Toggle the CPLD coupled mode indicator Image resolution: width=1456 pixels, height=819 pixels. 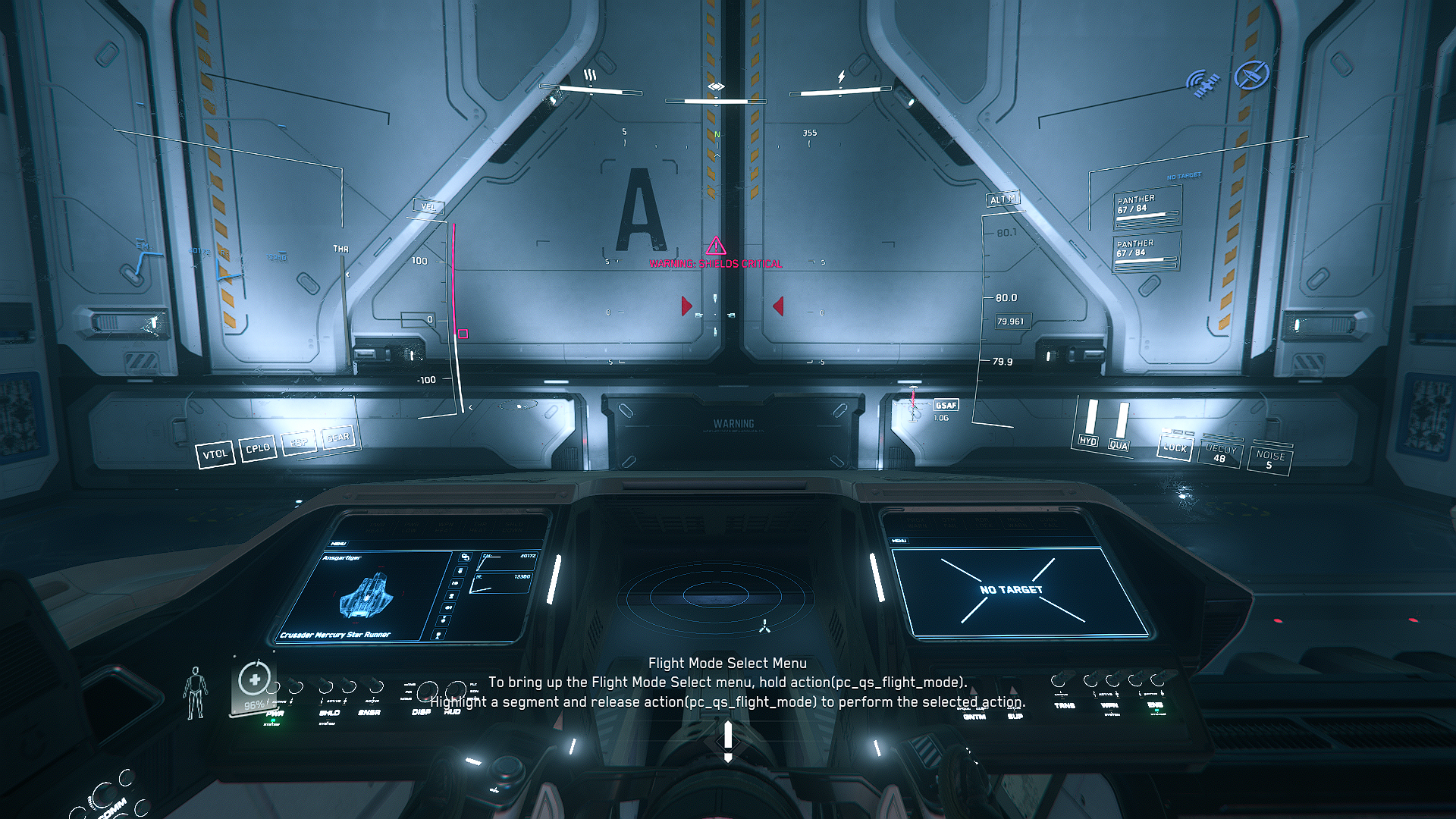pyautogui.click(x=258, y=448)
